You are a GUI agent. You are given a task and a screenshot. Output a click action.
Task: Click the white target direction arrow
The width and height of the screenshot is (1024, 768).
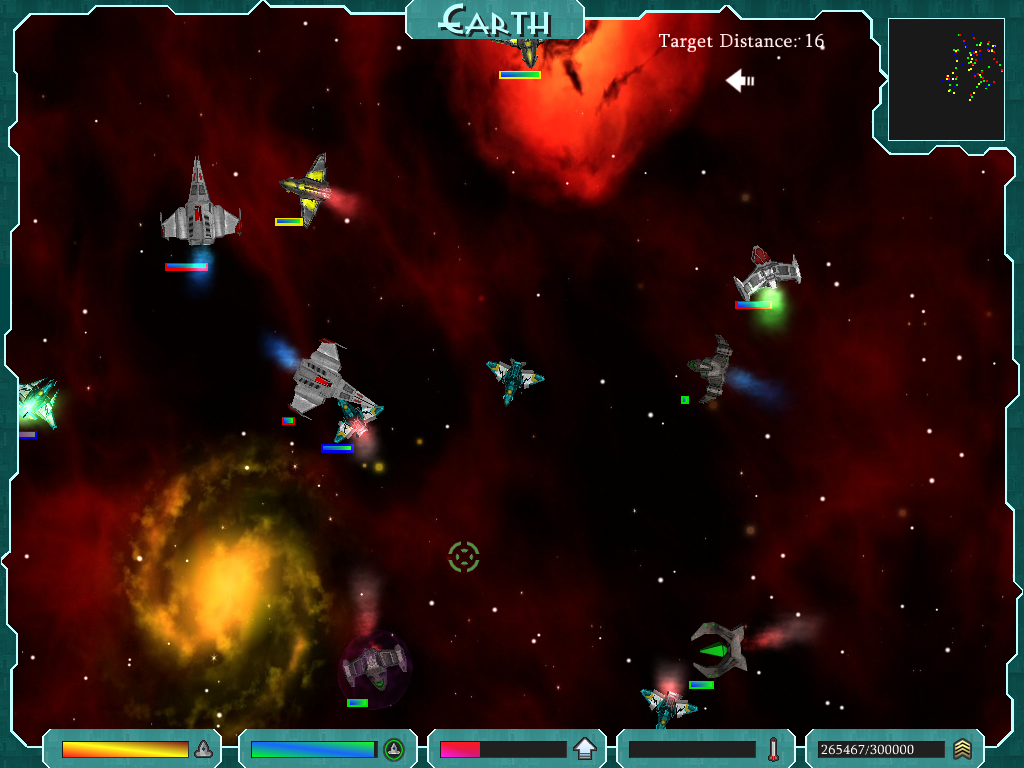(740, 80)
